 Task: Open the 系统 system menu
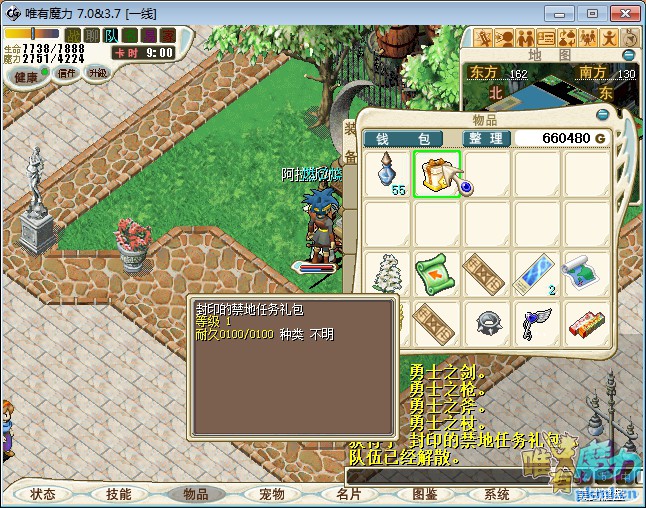point(497,494)
